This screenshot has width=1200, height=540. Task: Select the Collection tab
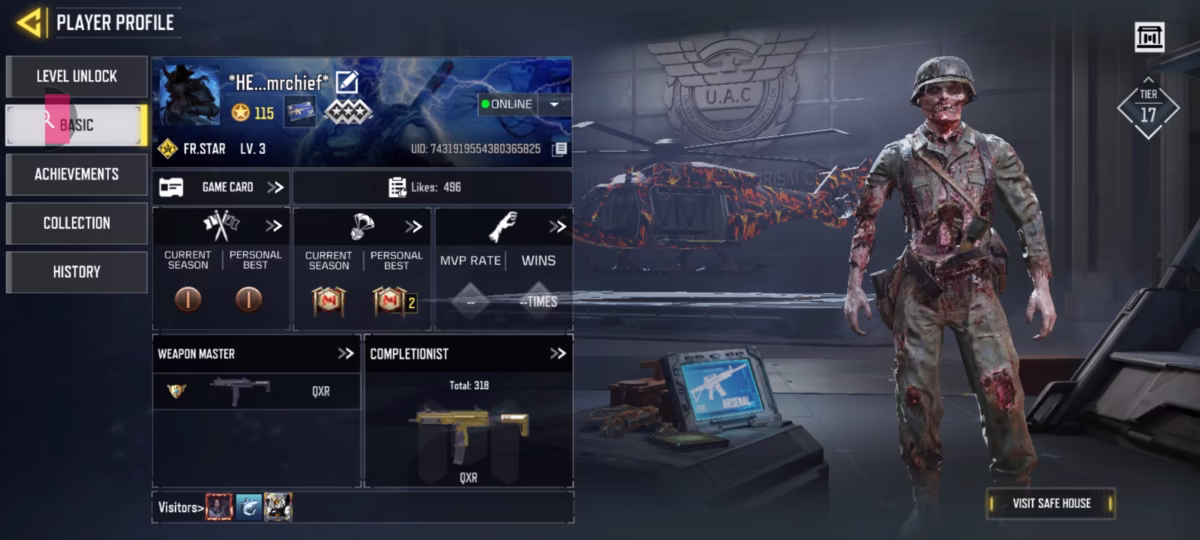click(x=77, y=223)
